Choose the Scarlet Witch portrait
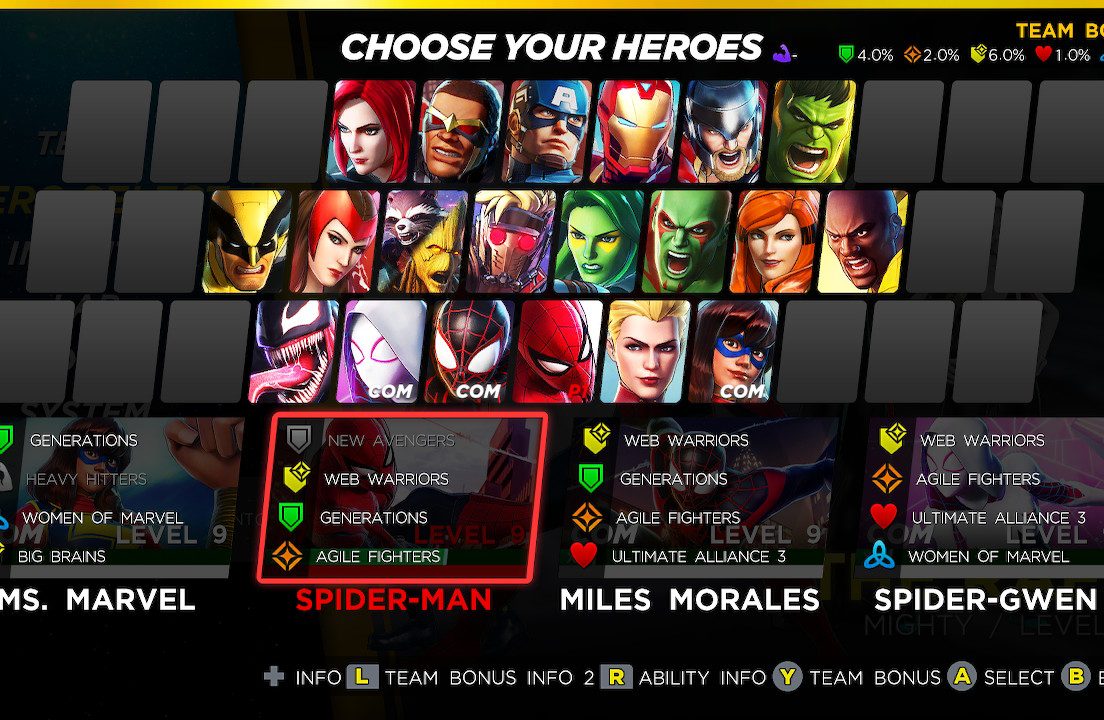Viewport: 1104px width, 720px height. (334, 241)
